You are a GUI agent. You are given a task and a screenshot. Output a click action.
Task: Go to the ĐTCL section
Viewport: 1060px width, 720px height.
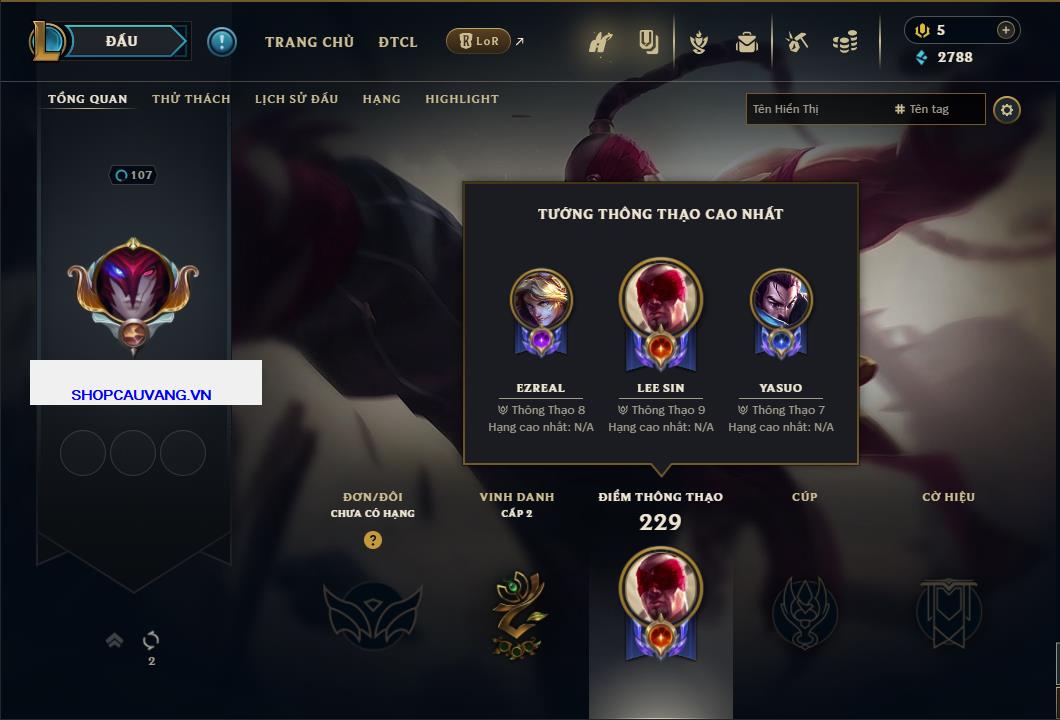(x=398, y=42)
